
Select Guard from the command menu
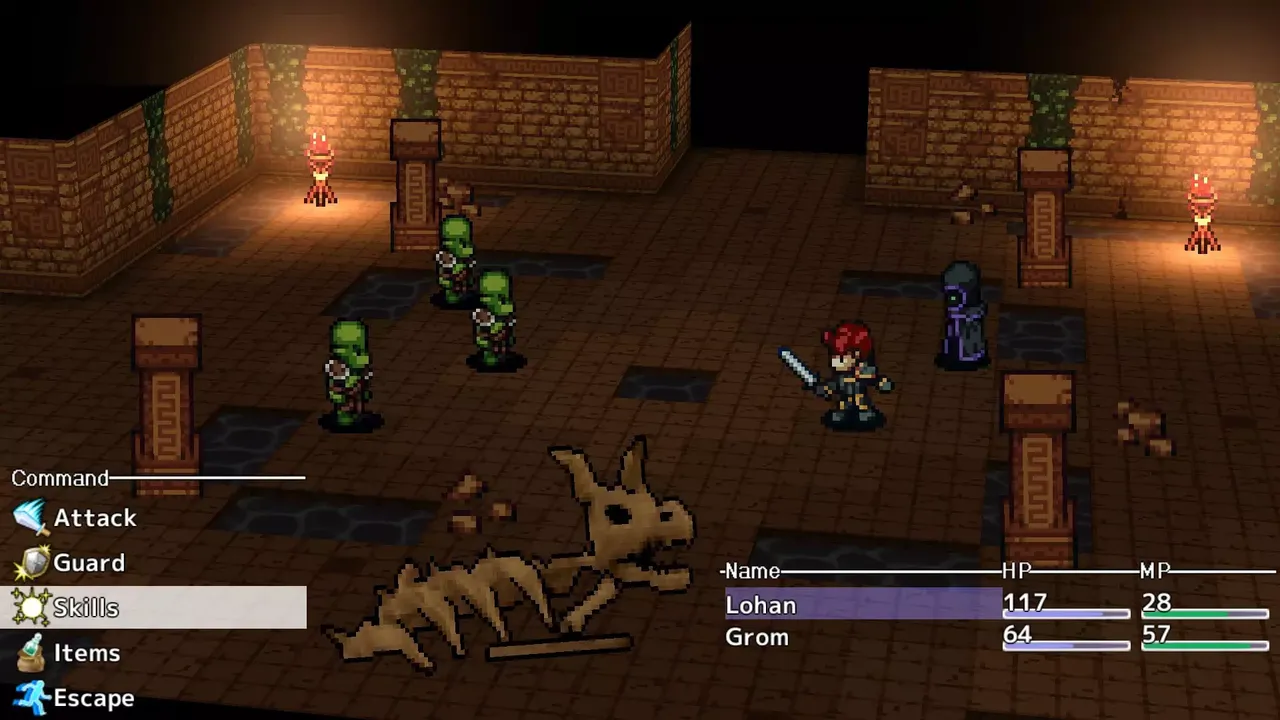coord(88,563)
